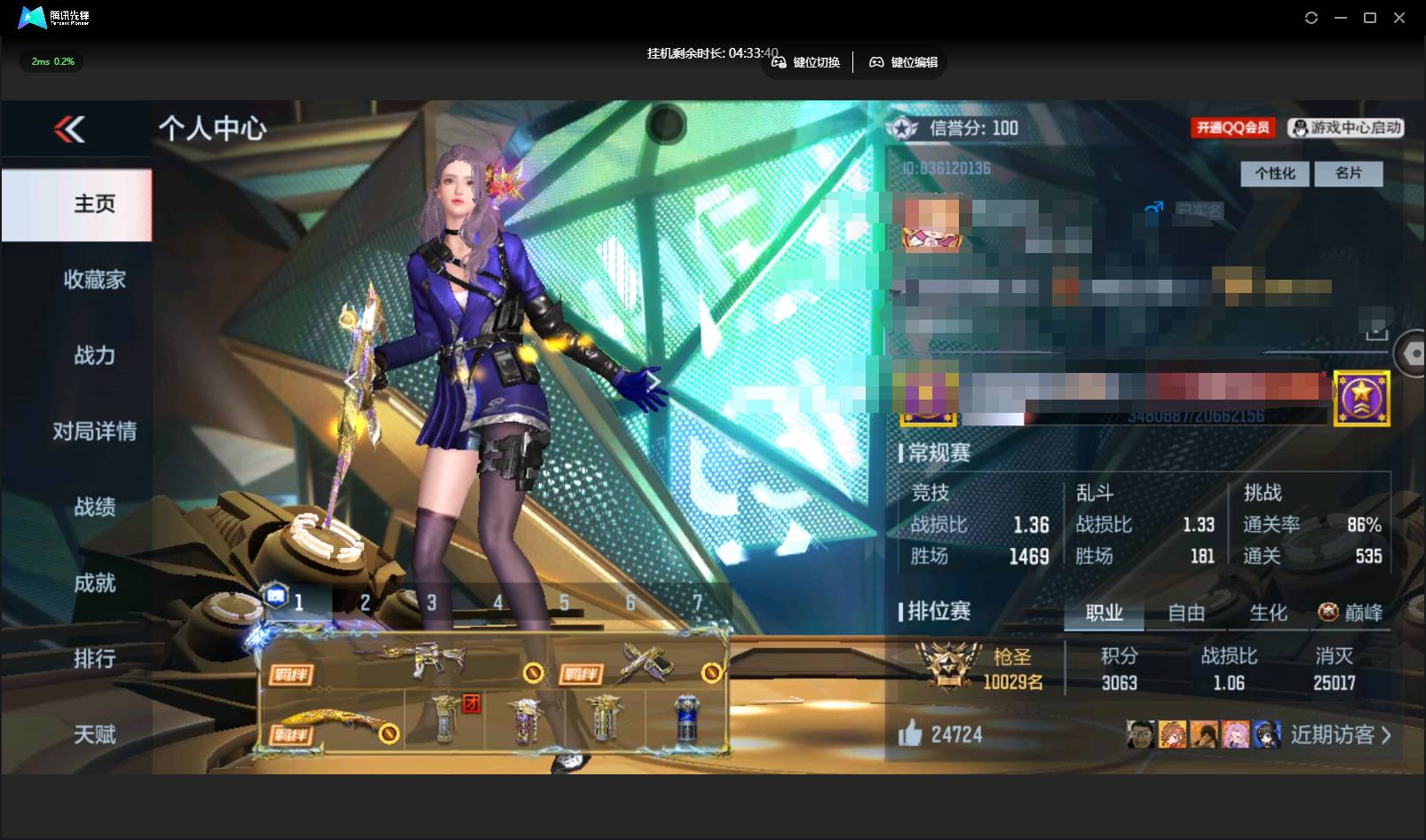This screenshot has width=1426, height=840.
Task: Open the 收藏家 section
Action: pos(94,280)
